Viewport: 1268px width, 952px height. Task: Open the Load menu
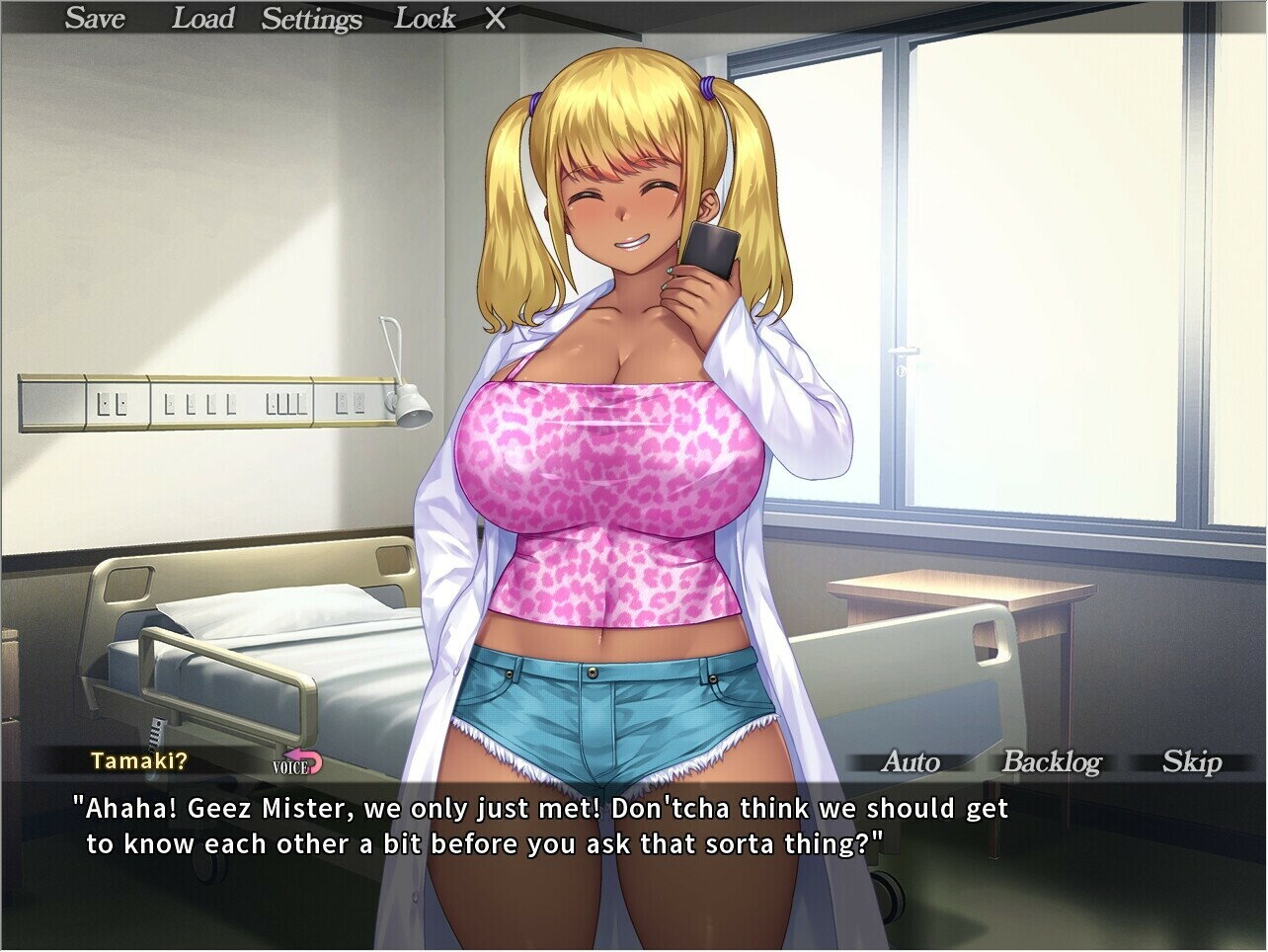pyautogui.click(x=202, y=18)
